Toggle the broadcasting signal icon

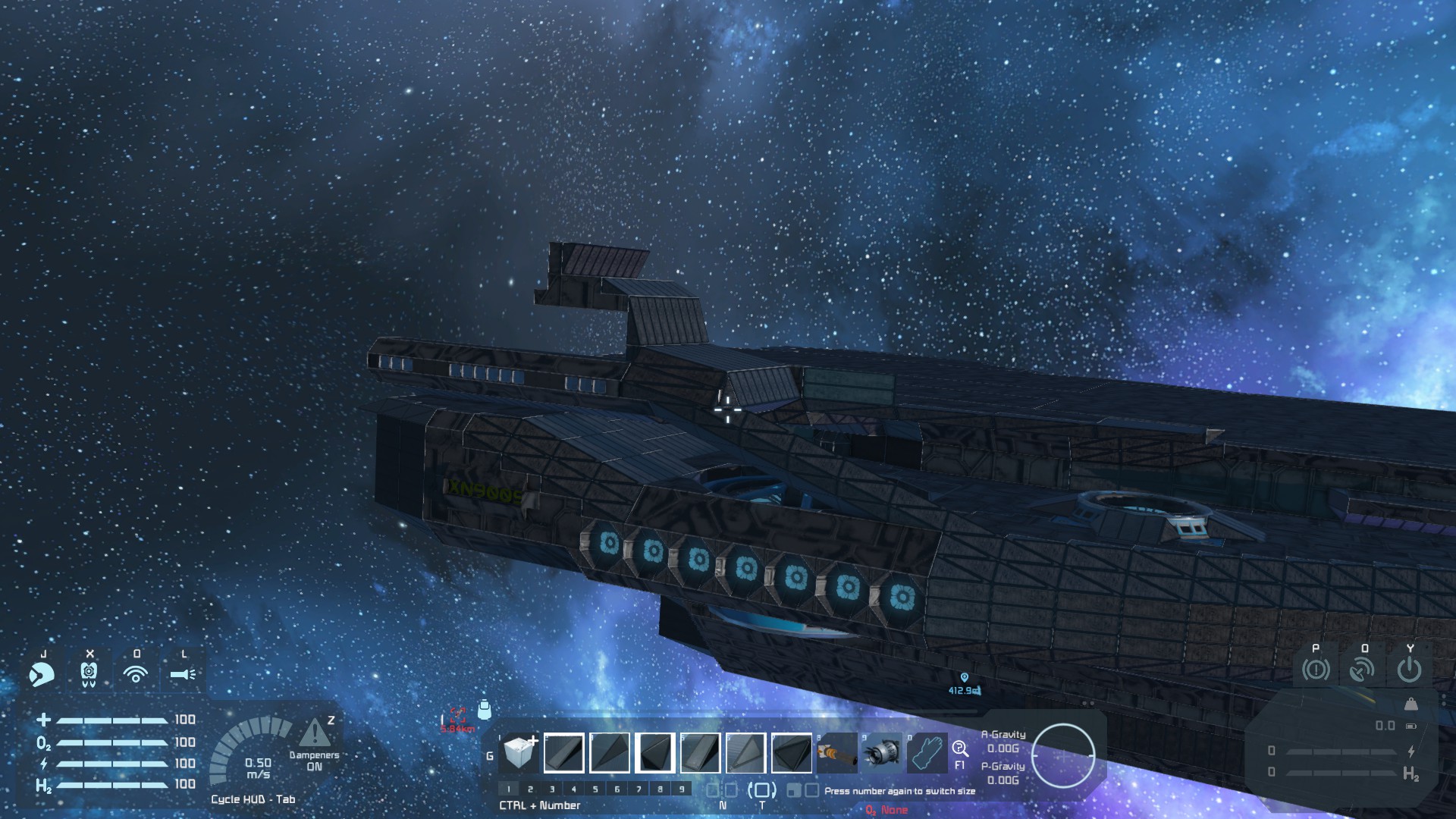(x=136, y=673)
